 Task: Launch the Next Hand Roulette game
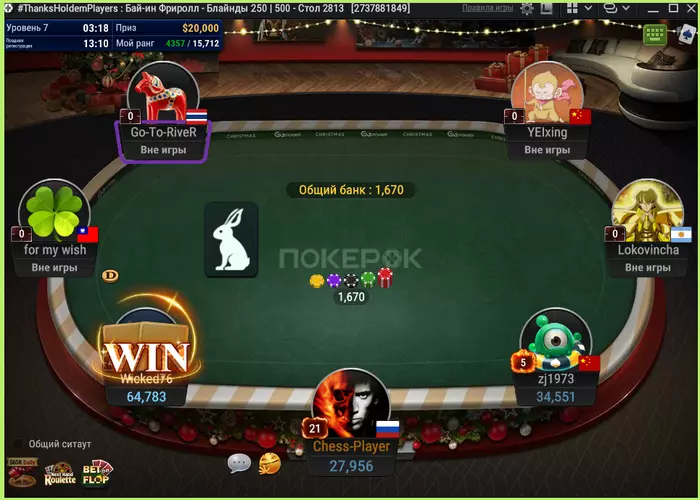pos(59,474)
